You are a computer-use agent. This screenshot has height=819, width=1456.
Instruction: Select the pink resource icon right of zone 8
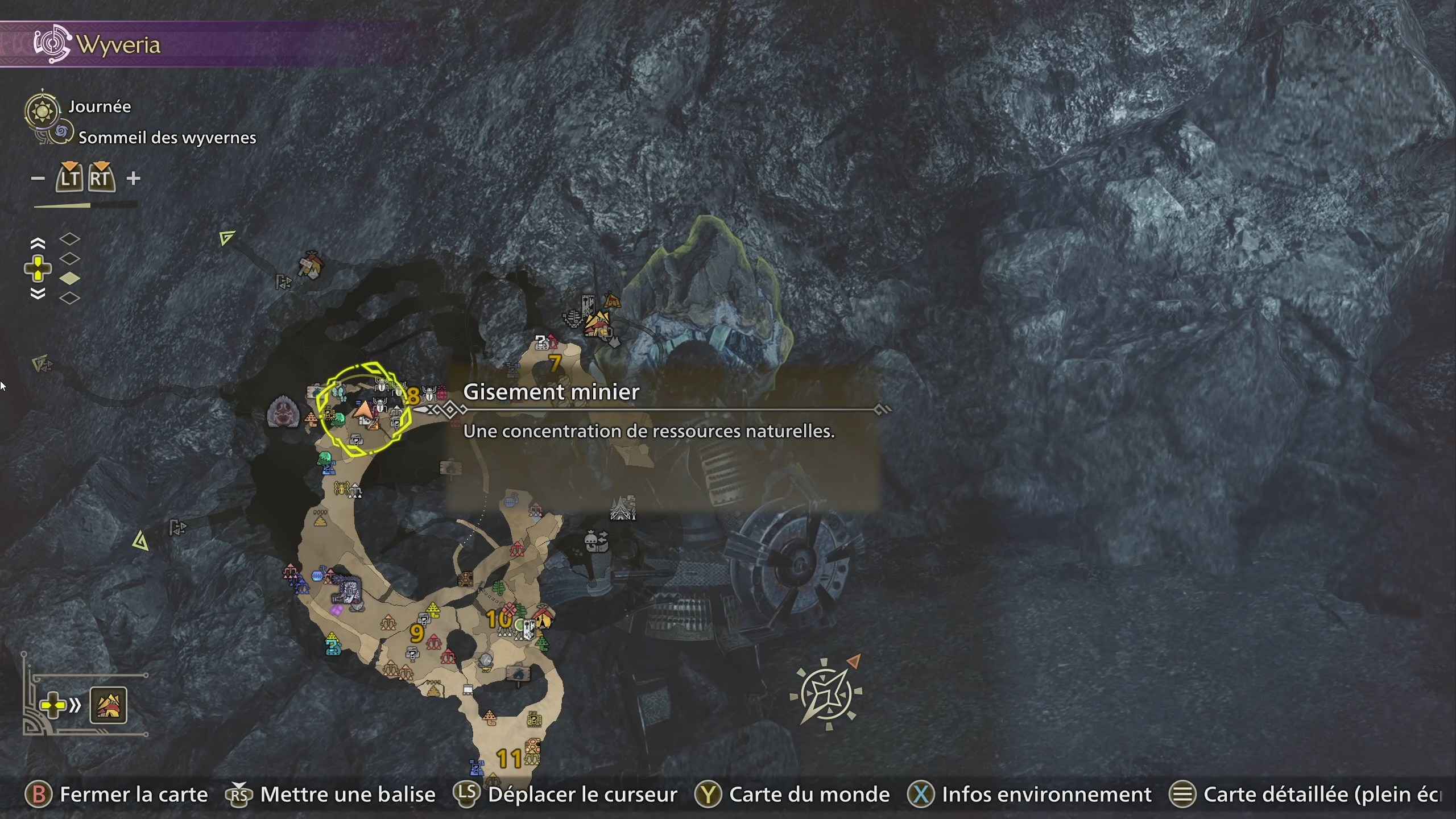(x=442, y=392)
